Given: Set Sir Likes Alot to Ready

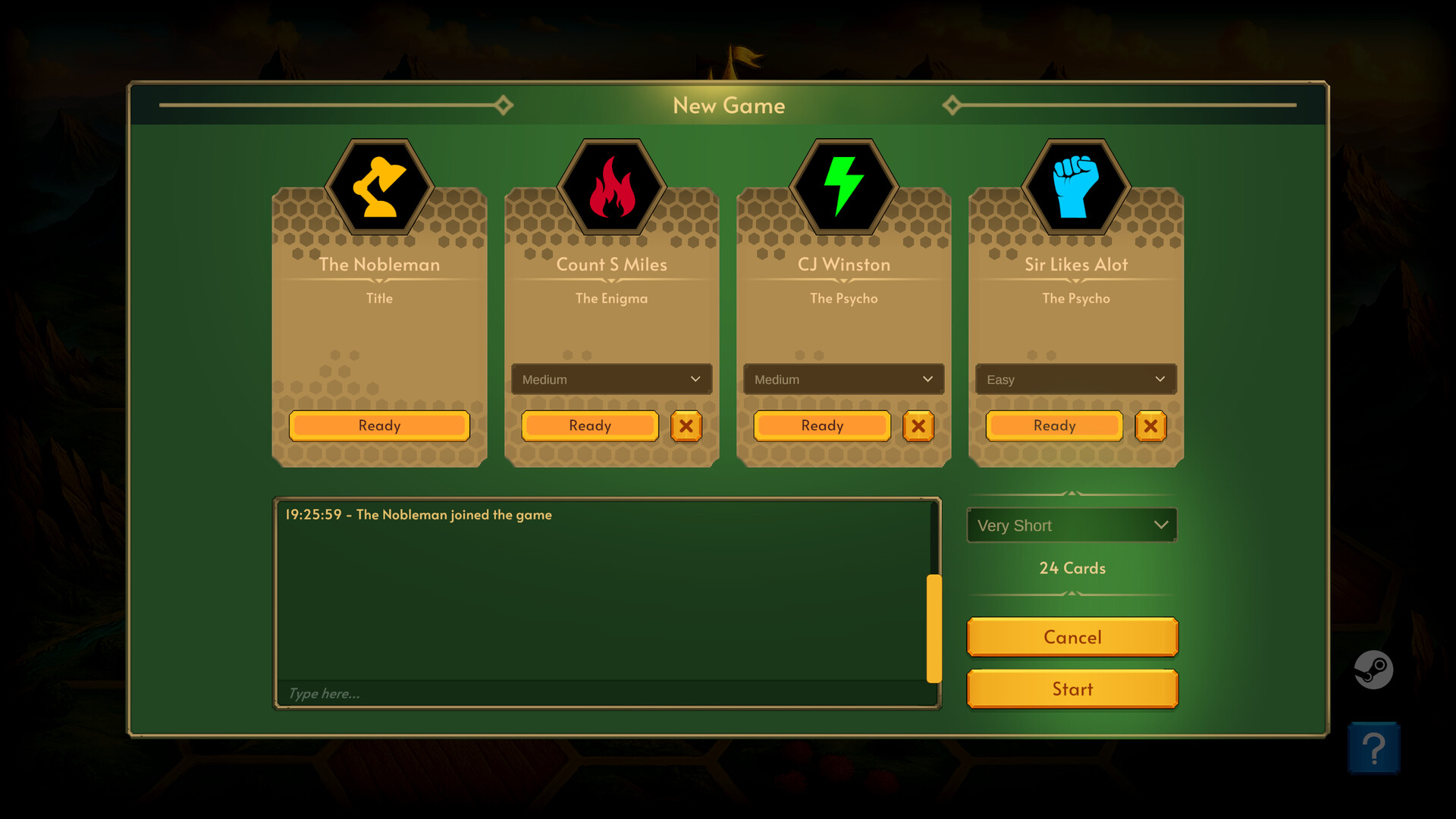Looking at the screenshot, I should [1053, 426].
